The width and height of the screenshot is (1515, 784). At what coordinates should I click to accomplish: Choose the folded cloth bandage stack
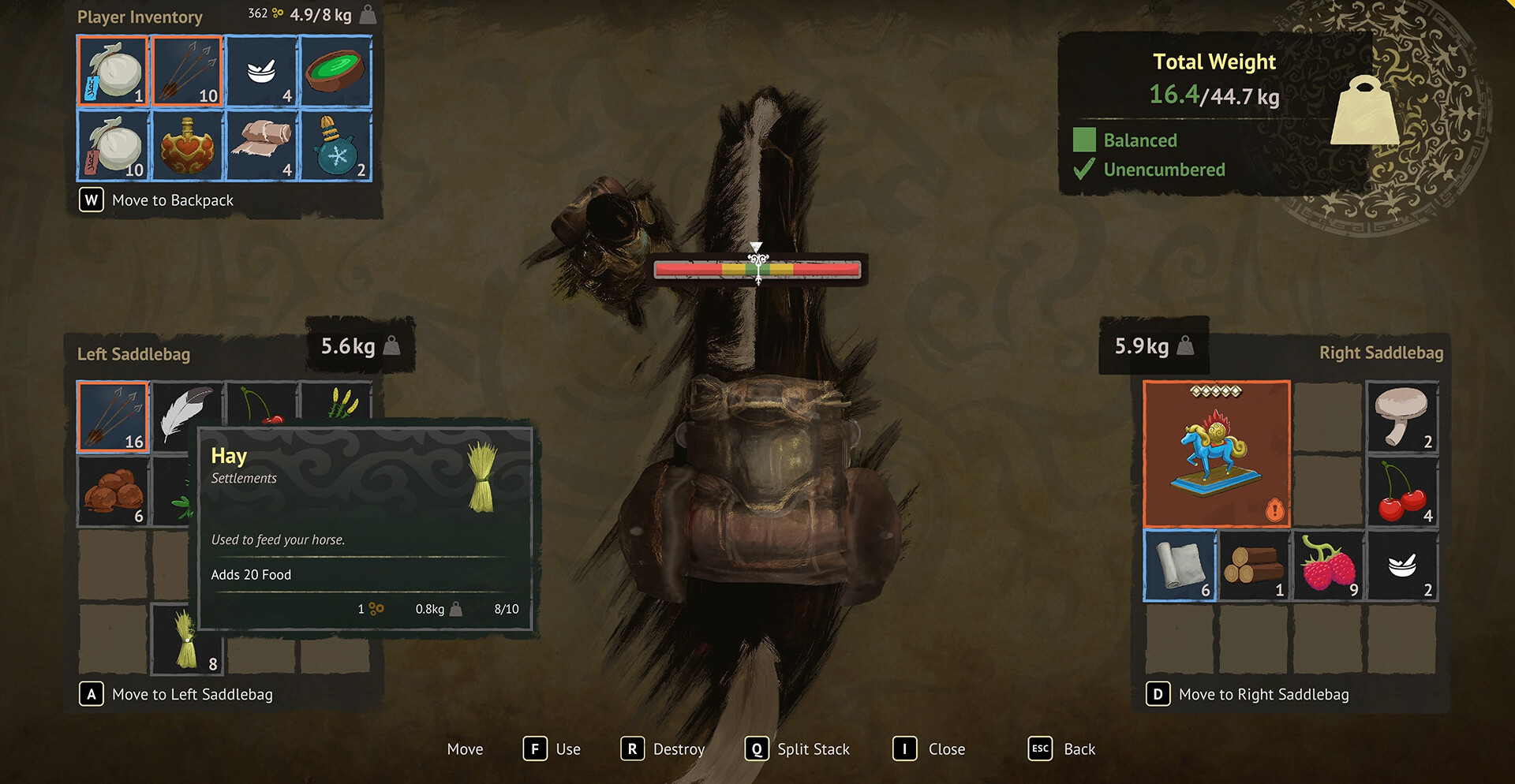(x=261, y=146)
